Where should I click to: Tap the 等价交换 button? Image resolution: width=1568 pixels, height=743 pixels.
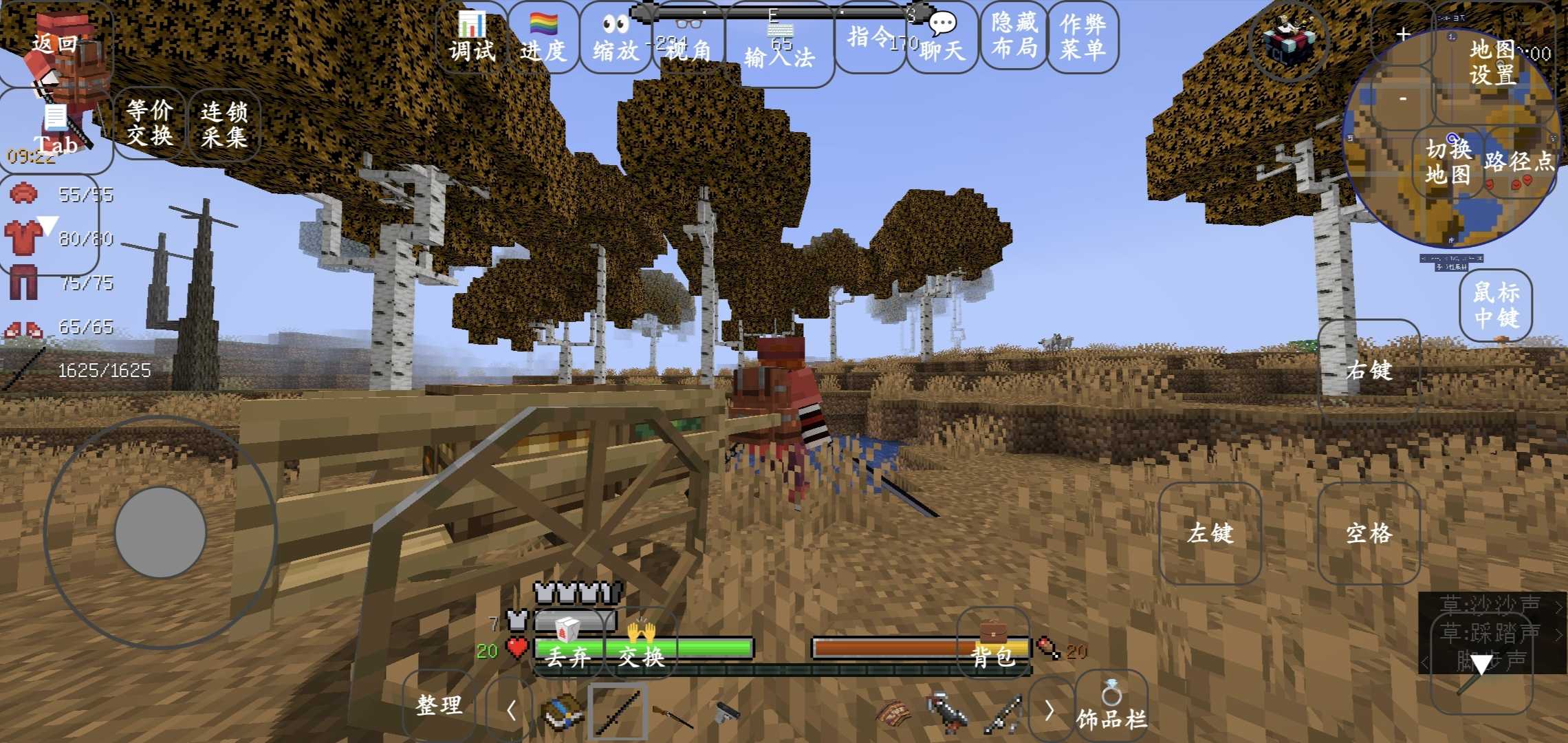(149, 123)
